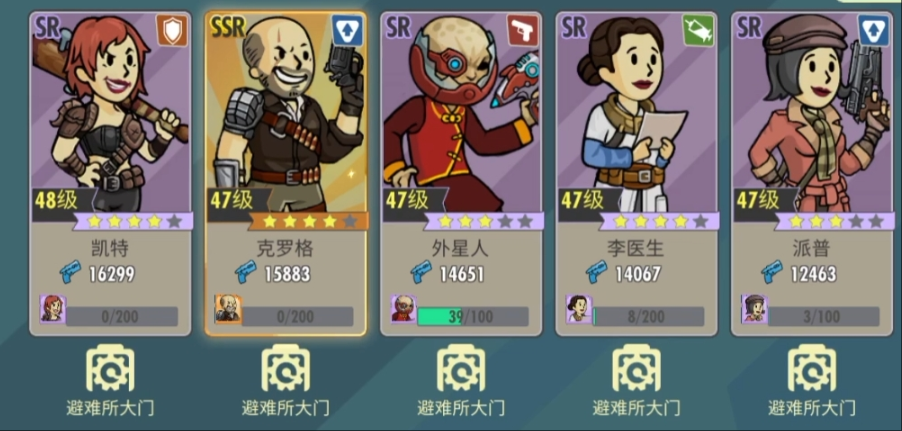
Task: Open 派普's 避难所大门 assignment icon
Action: pos(811,369)
